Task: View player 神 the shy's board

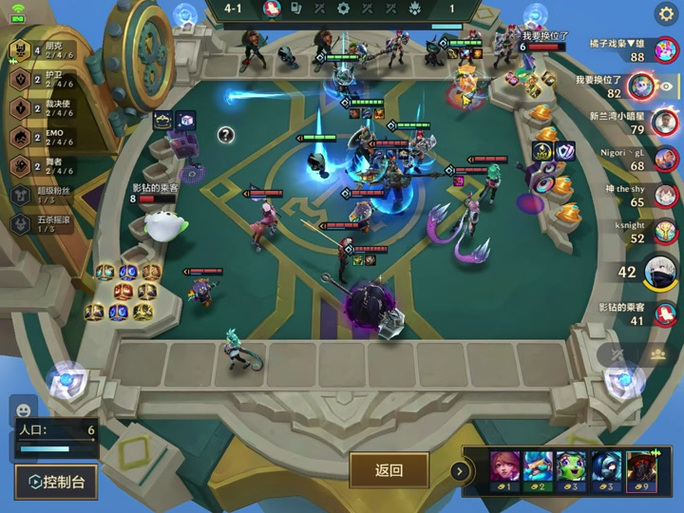Action: [x=665, y=195]
